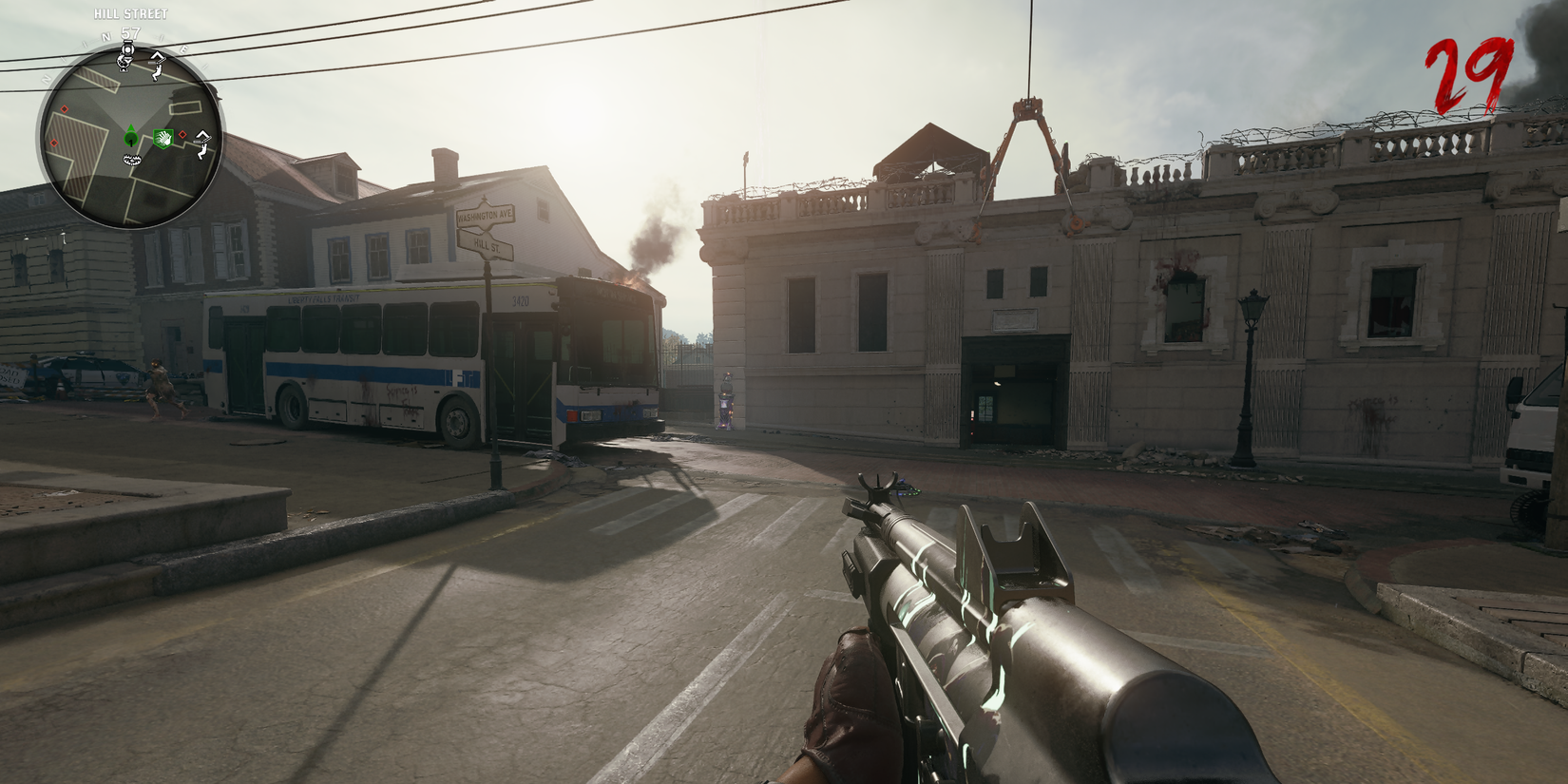Click the Hill St. sign below Washington Ave
Image resolution: width=1568 pixels, height=784 pixels.
487,244
